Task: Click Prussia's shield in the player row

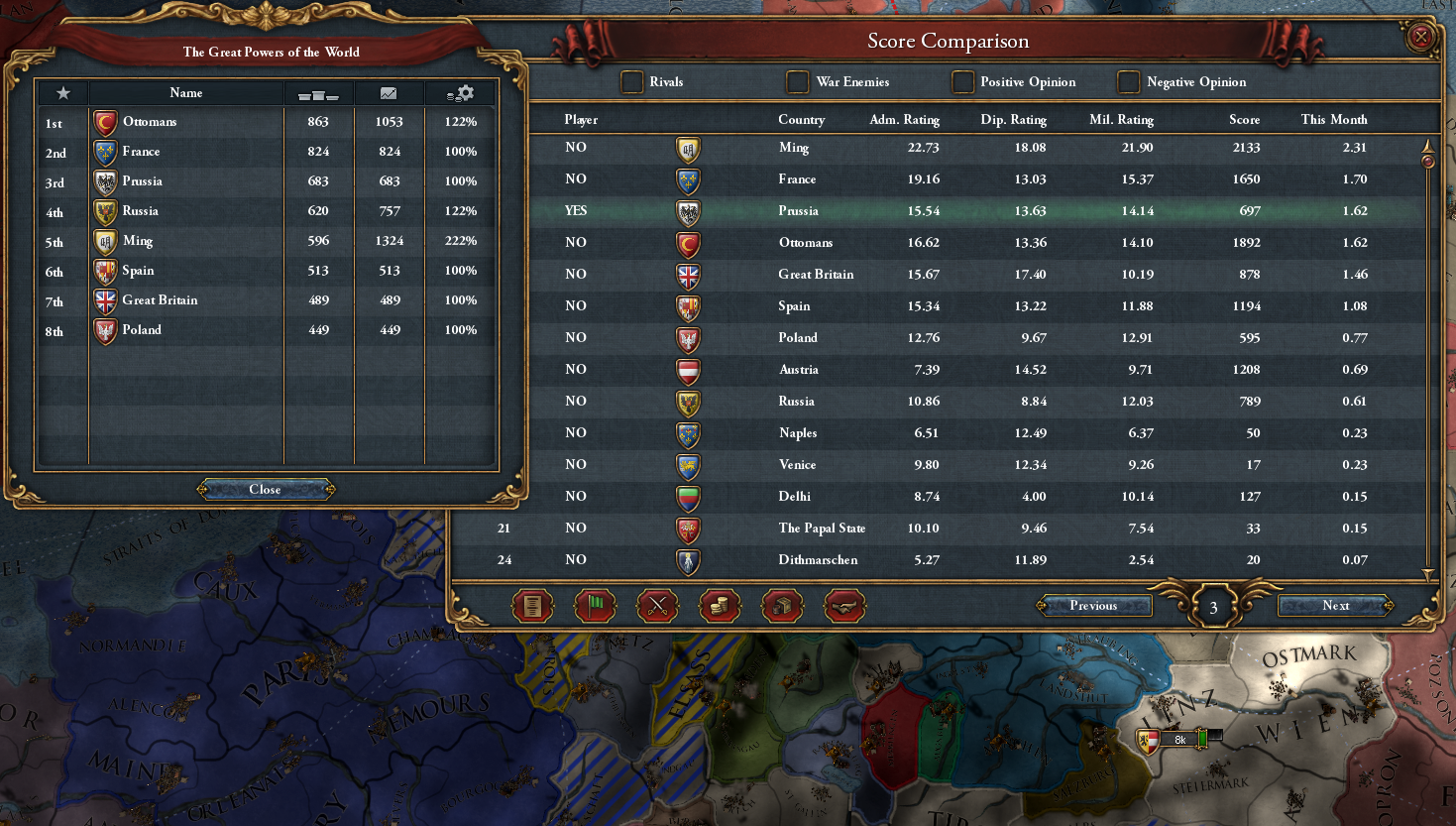Action: [x=687, y=211]
